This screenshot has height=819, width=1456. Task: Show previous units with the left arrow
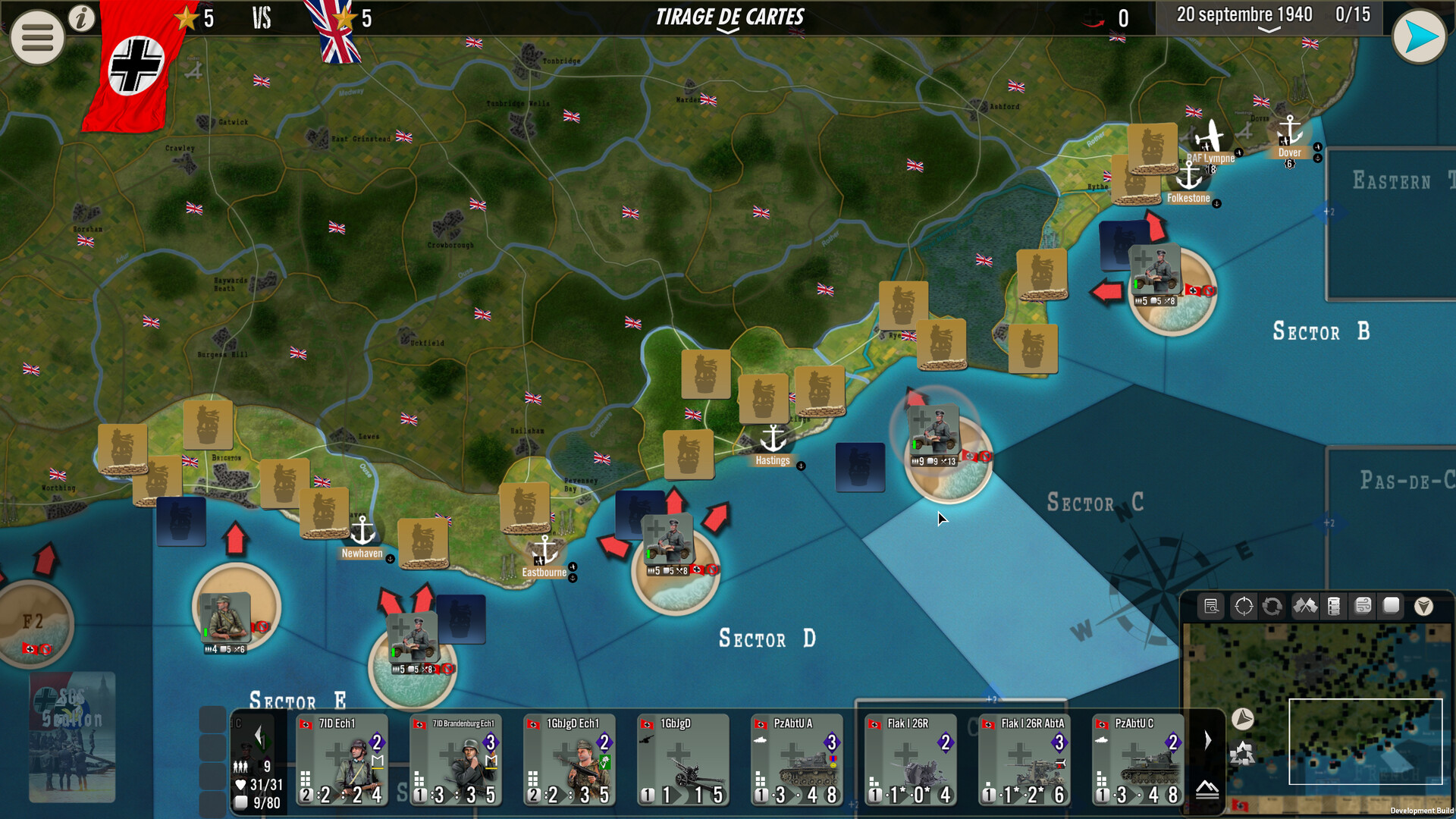pos(259,736)
